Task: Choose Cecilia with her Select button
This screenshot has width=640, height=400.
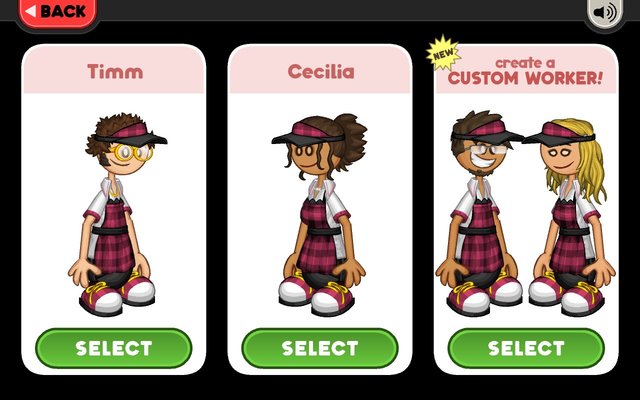Action: [x=319, y=348]
